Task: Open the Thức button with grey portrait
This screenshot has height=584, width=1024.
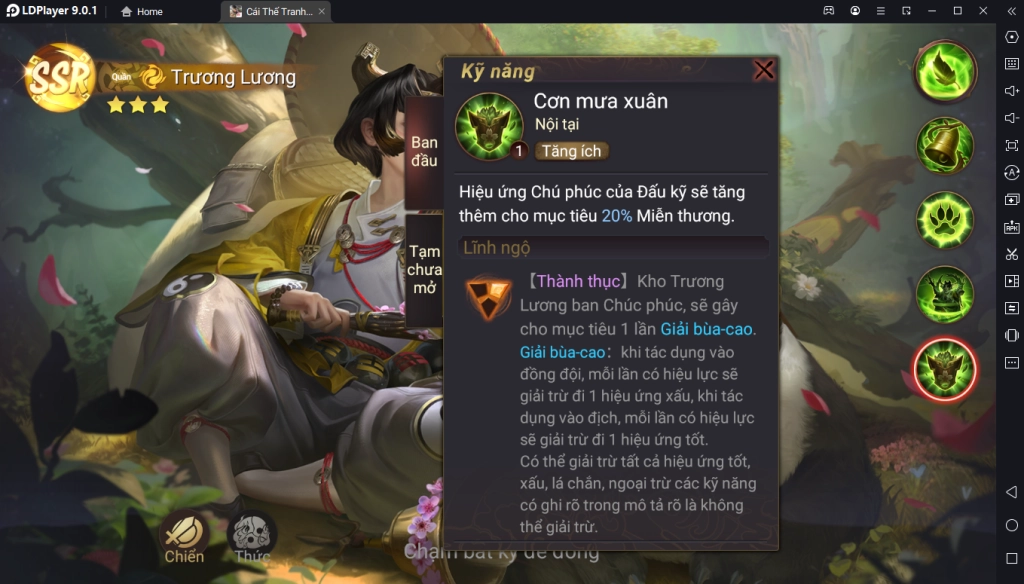Action: point(252,536)
